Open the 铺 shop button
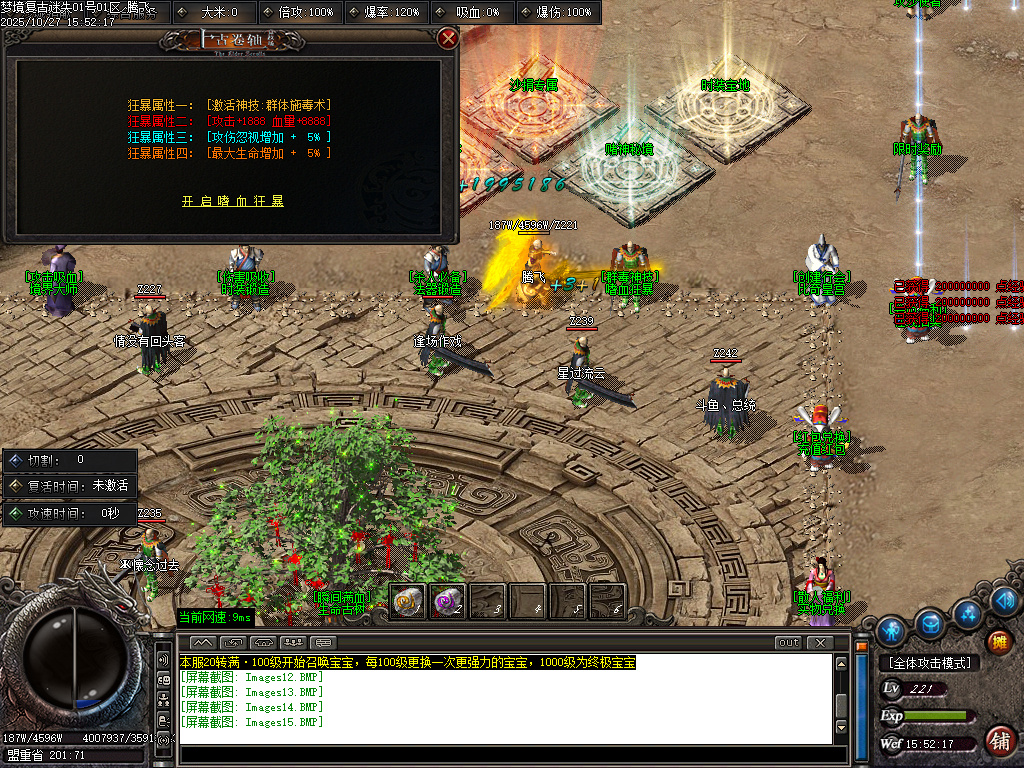This screenshot has width=1024, height=768. 998,741
